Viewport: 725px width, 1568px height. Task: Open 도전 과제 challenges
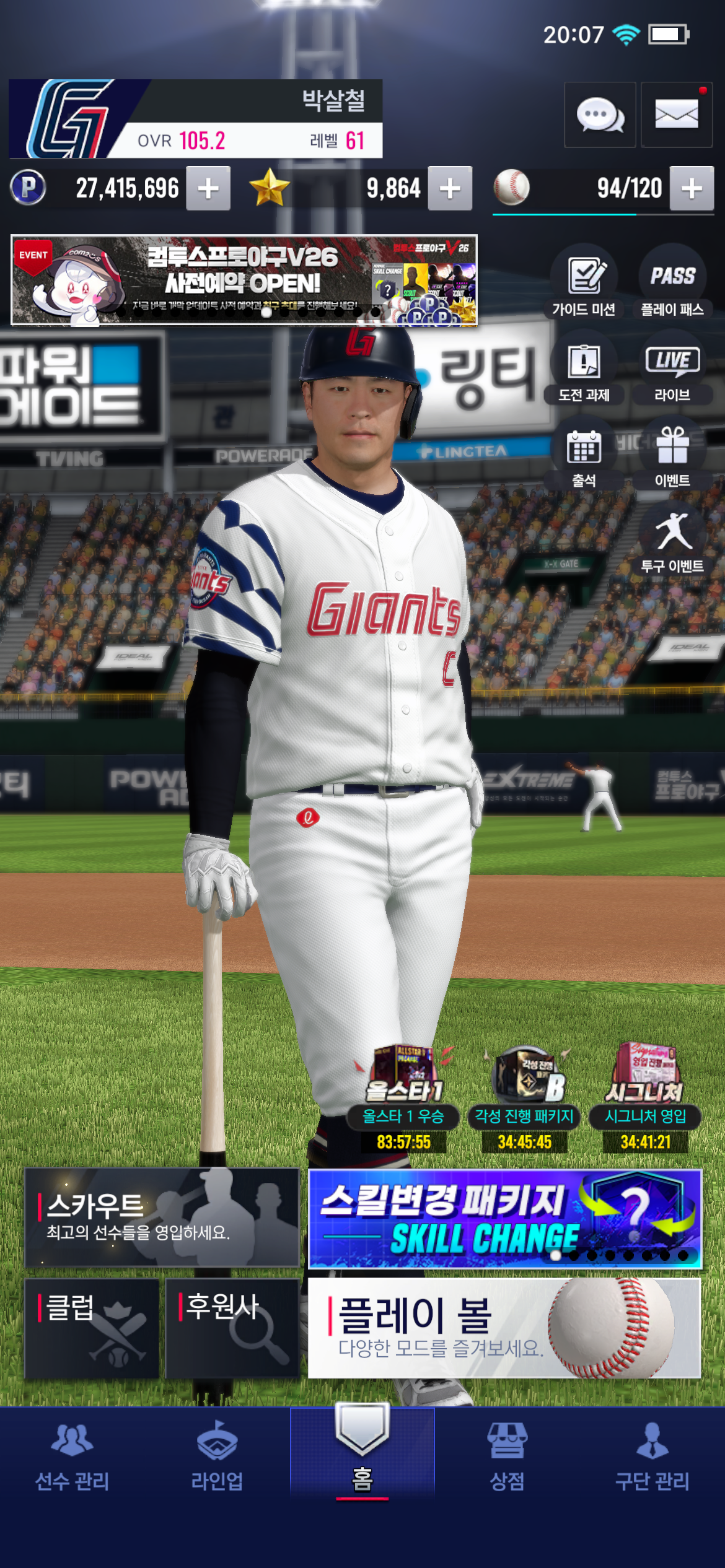pos(584,368)
